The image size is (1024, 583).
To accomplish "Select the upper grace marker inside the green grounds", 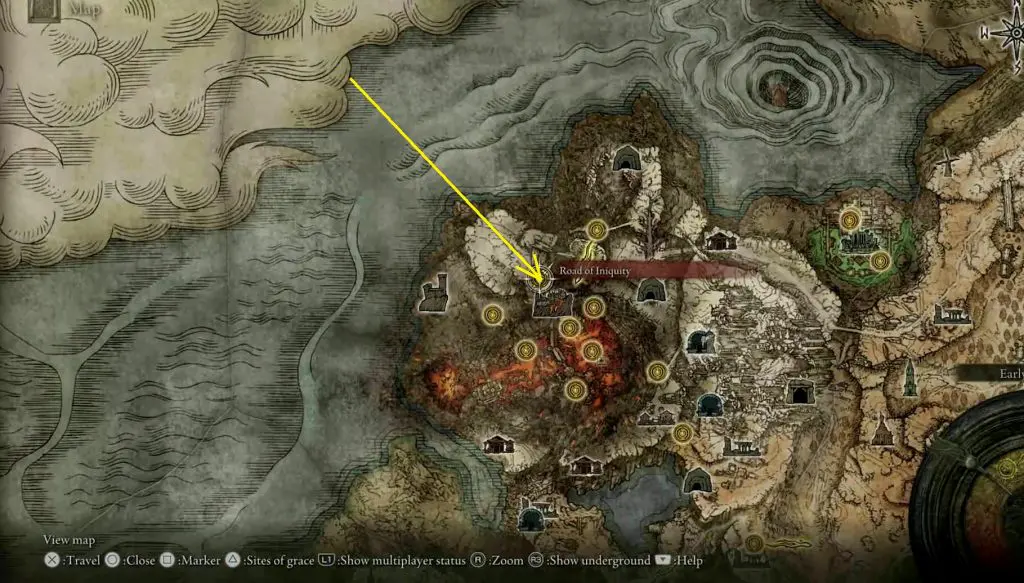I will coord(851,217).
